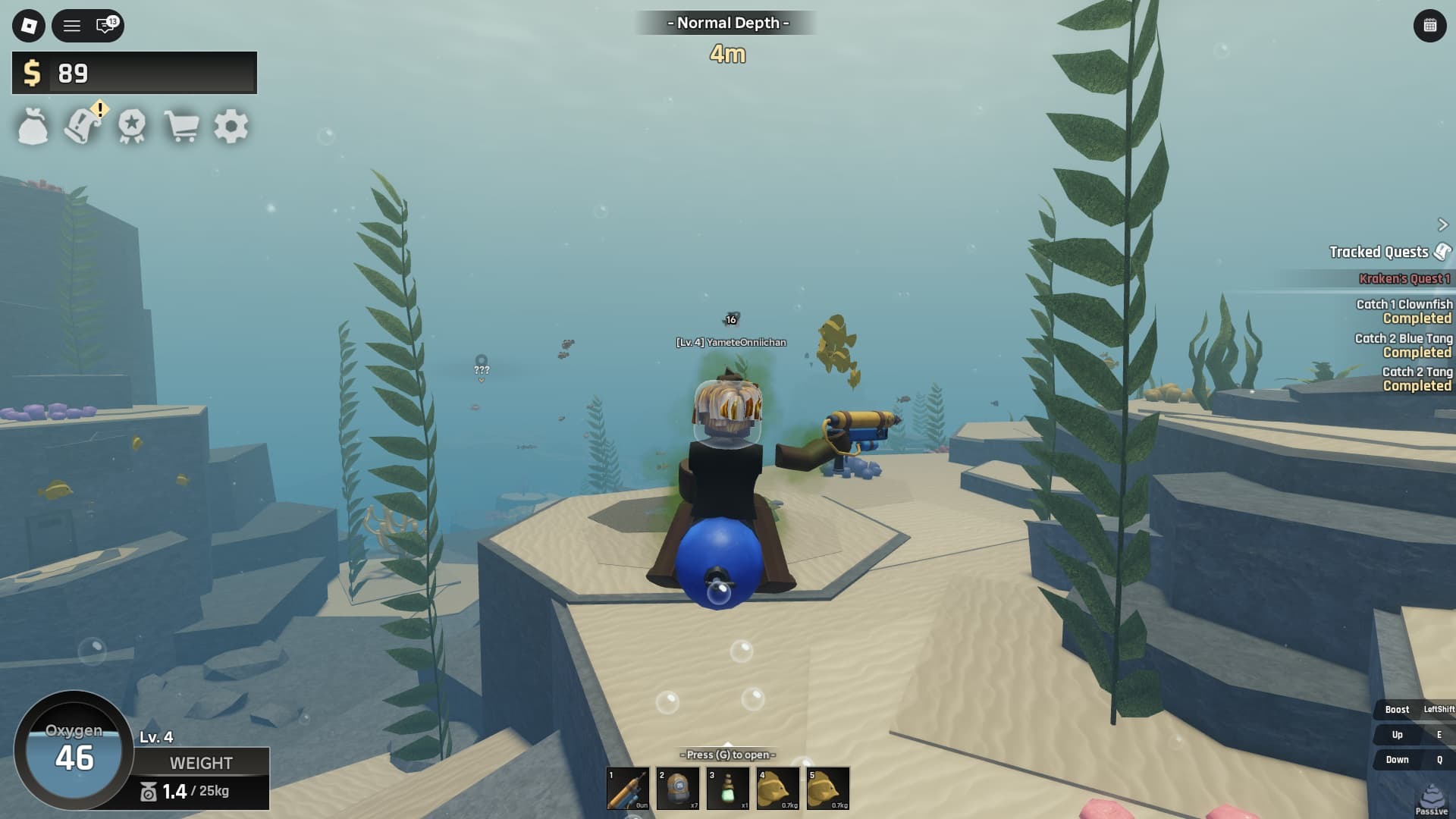This screenshot has width=1456, height=819.
Task: Click the calendar icon in top right corner
Action: 1431,25
